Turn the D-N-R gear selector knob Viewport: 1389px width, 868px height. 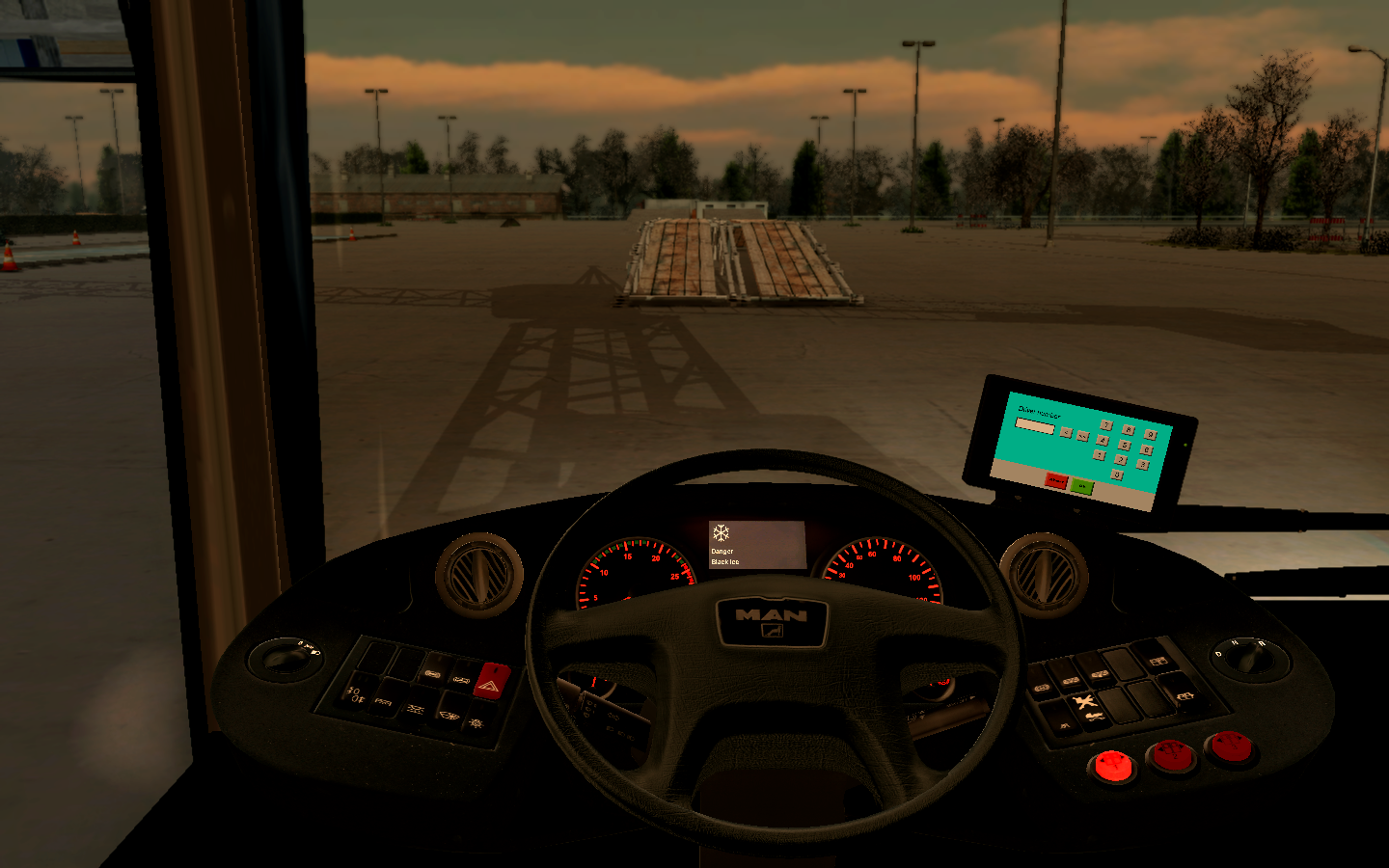(1249, 658)
